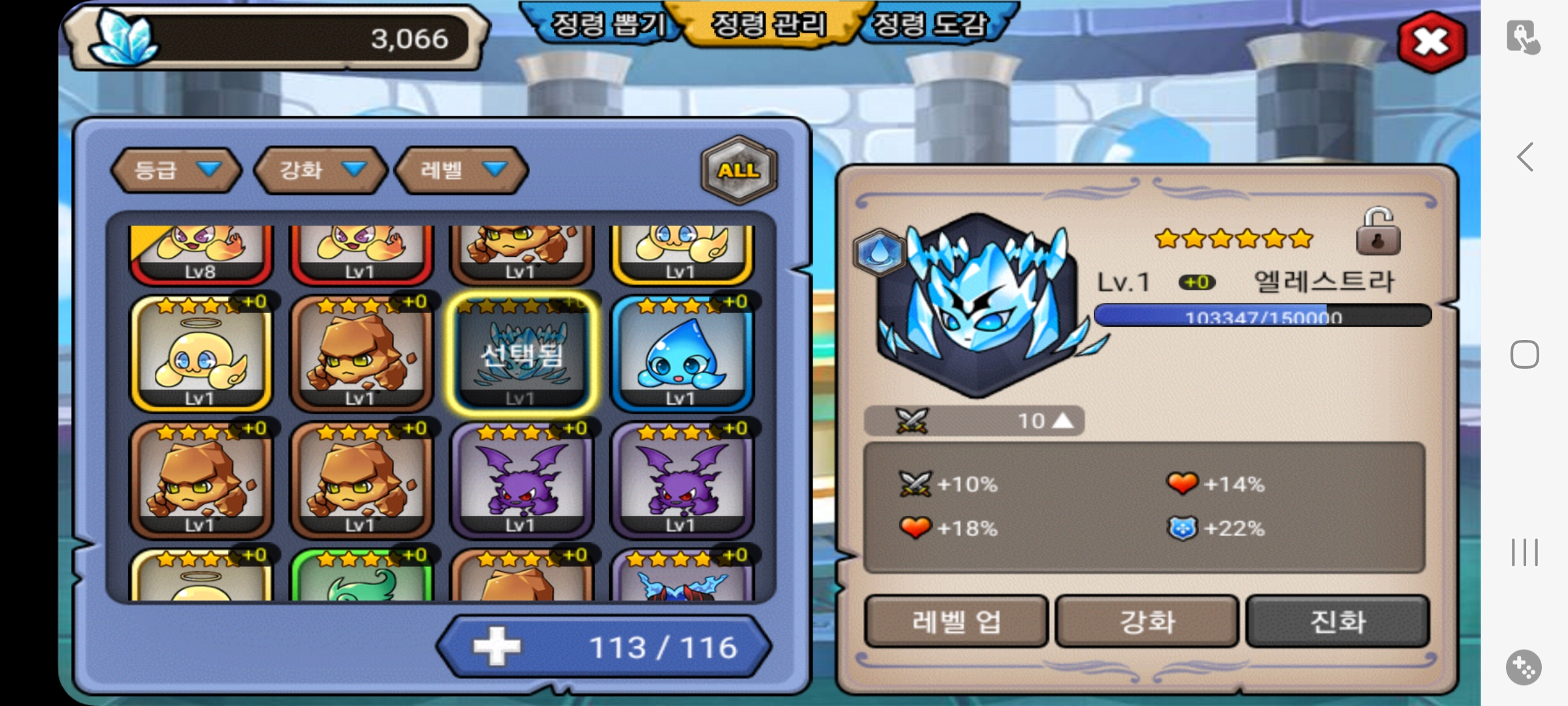
Task: Close the spirit management screen
Action: [x=1431, y=43]
